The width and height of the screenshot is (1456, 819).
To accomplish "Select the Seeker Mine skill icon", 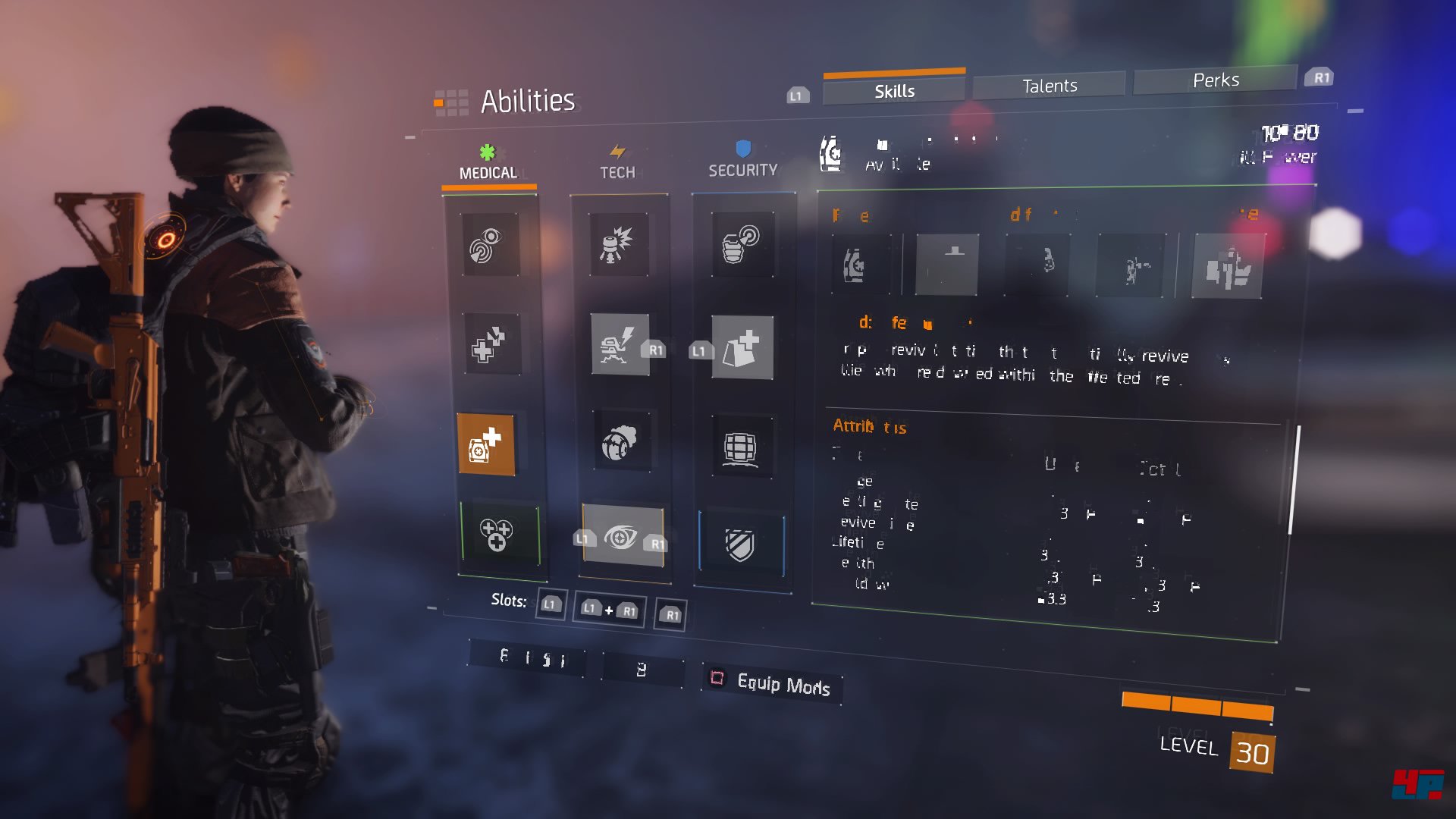I will pyautogui.click(x=621, y=443).
